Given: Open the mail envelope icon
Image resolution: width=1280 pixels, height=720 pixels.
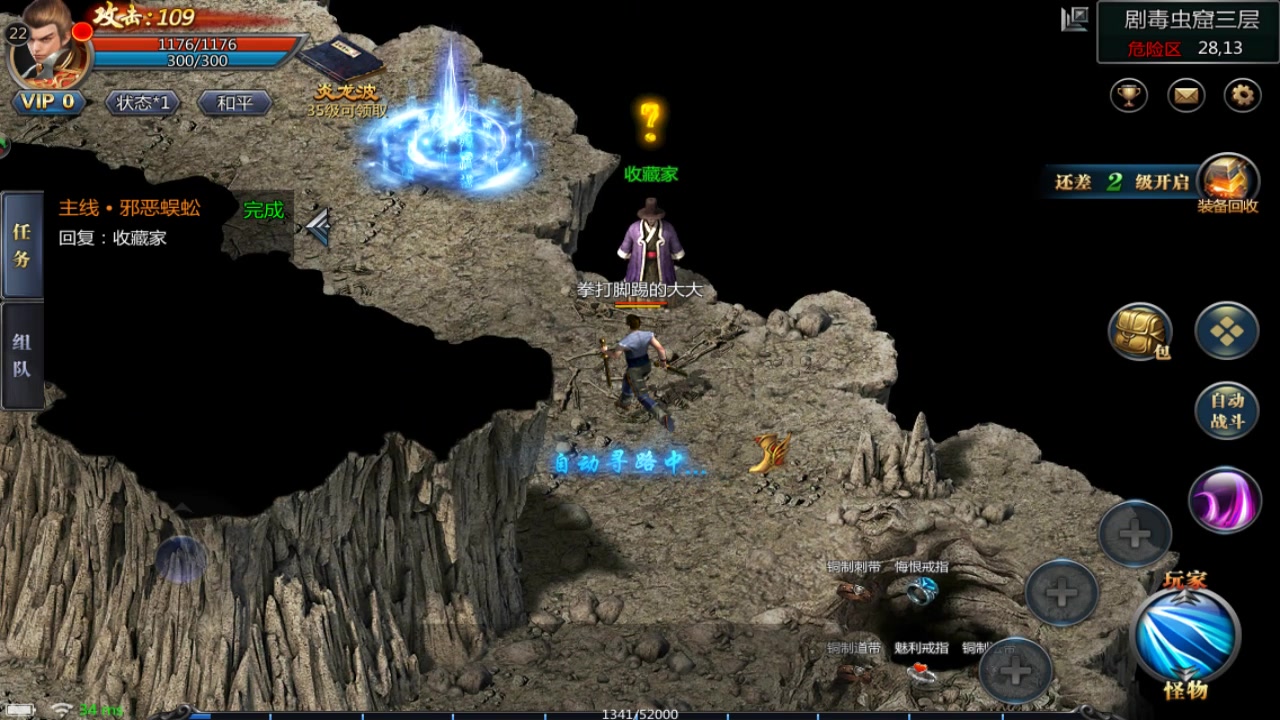Looking at the screenshot, I should coord(1186,96).
